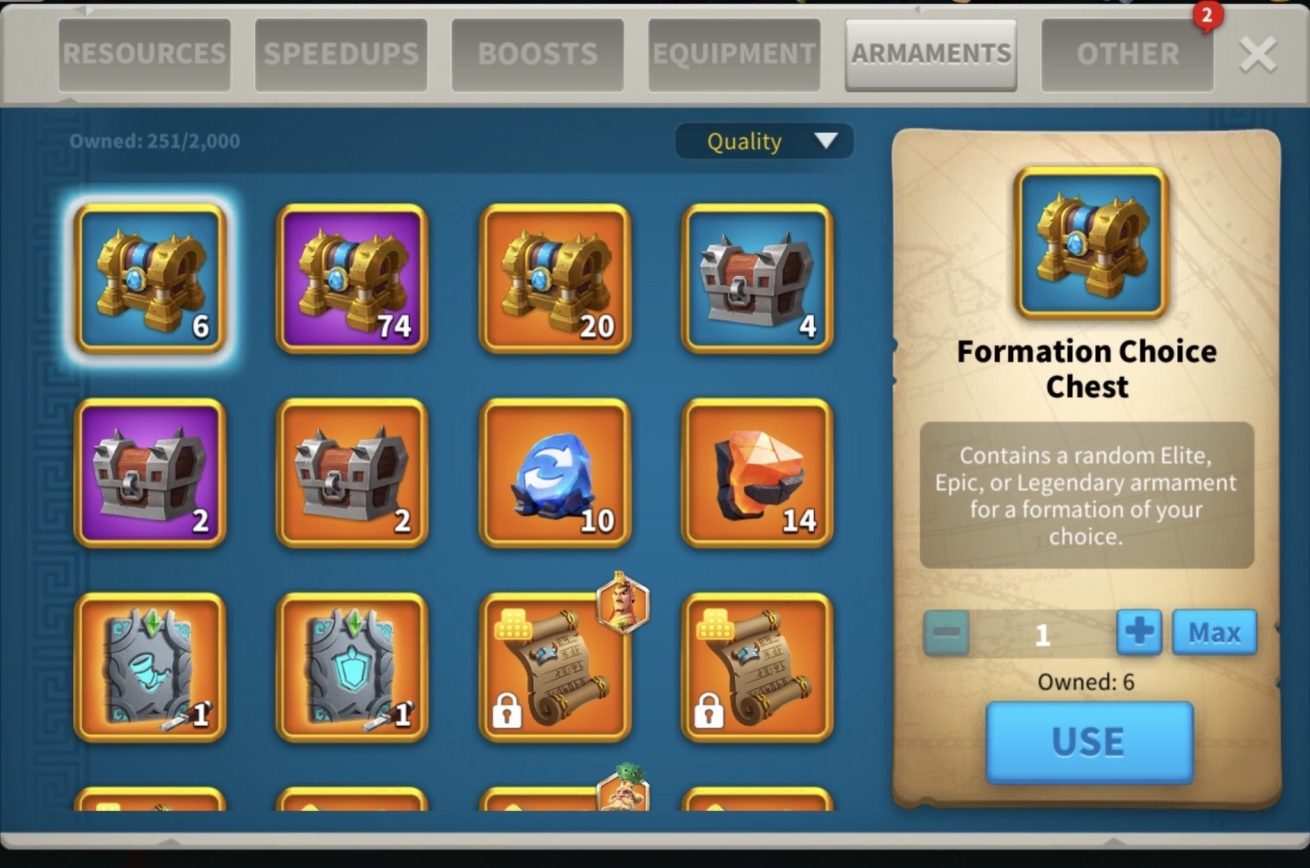Set quantity to Max
This screenshot has width=1310, height=868.
click(1214, 632)
